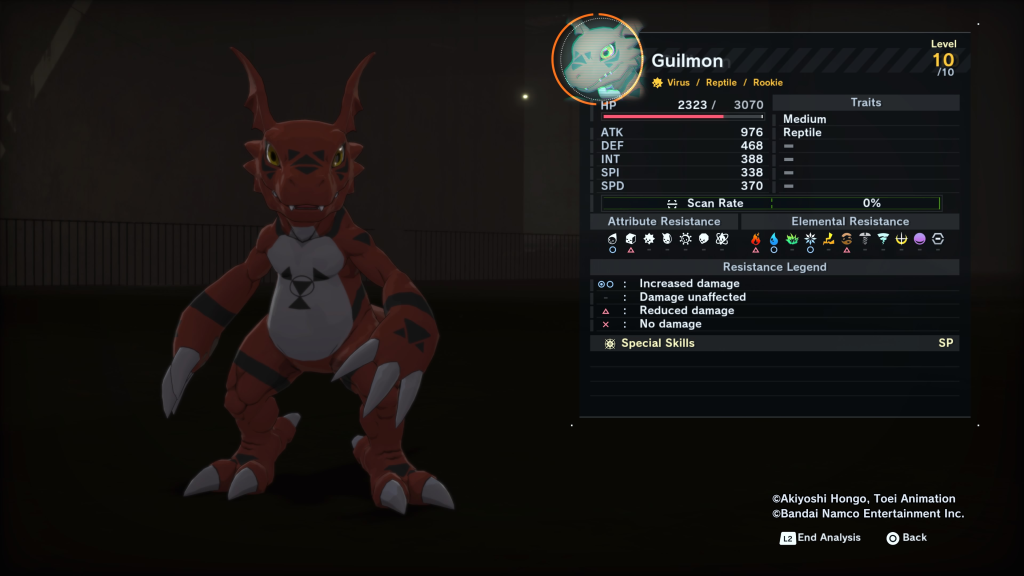The image size is (1024, 576).
Task: Go Back from the analysis screen
Action: (906, 538)
